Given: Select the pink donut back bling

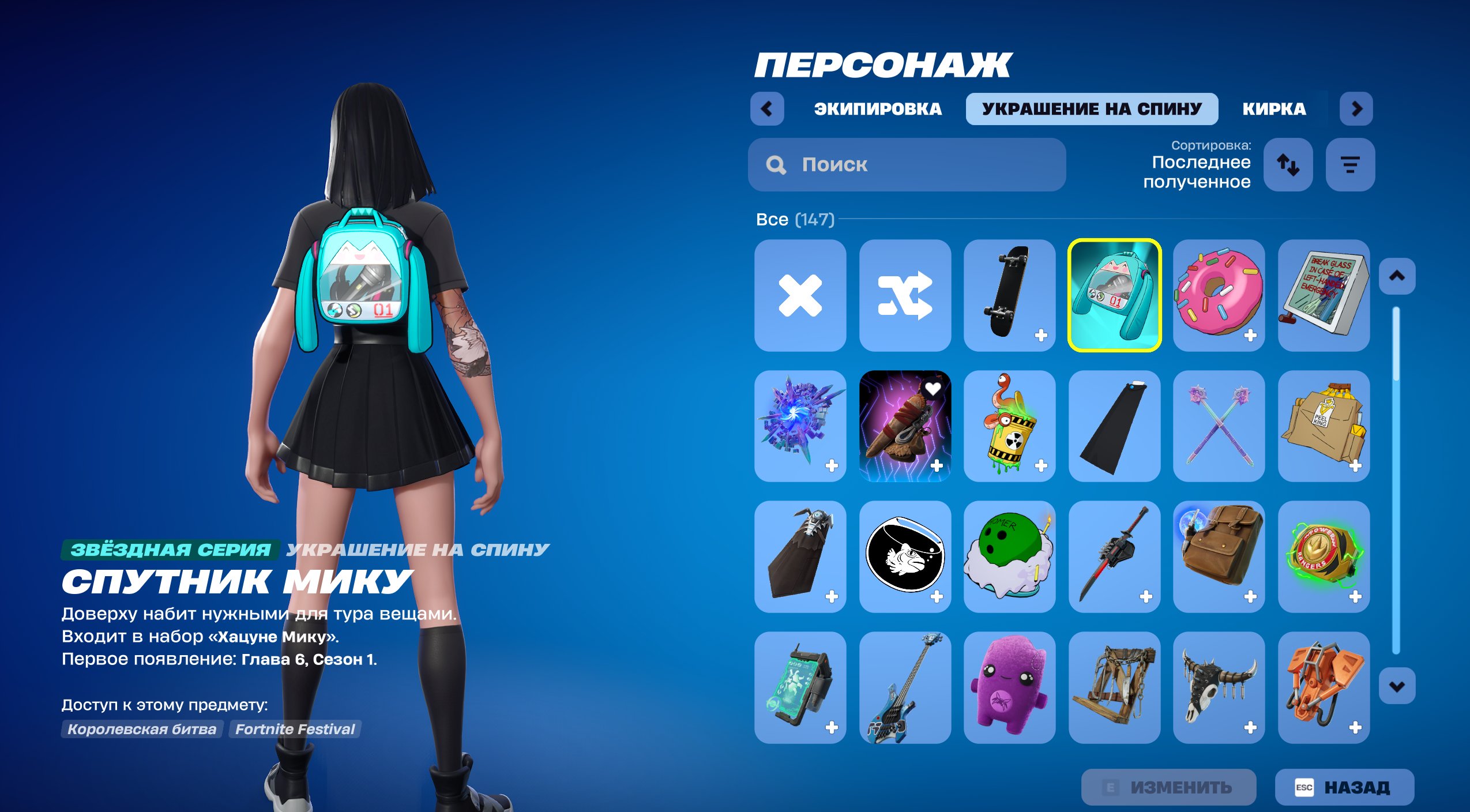Looking at the screenshot, I should [1218, 296].
